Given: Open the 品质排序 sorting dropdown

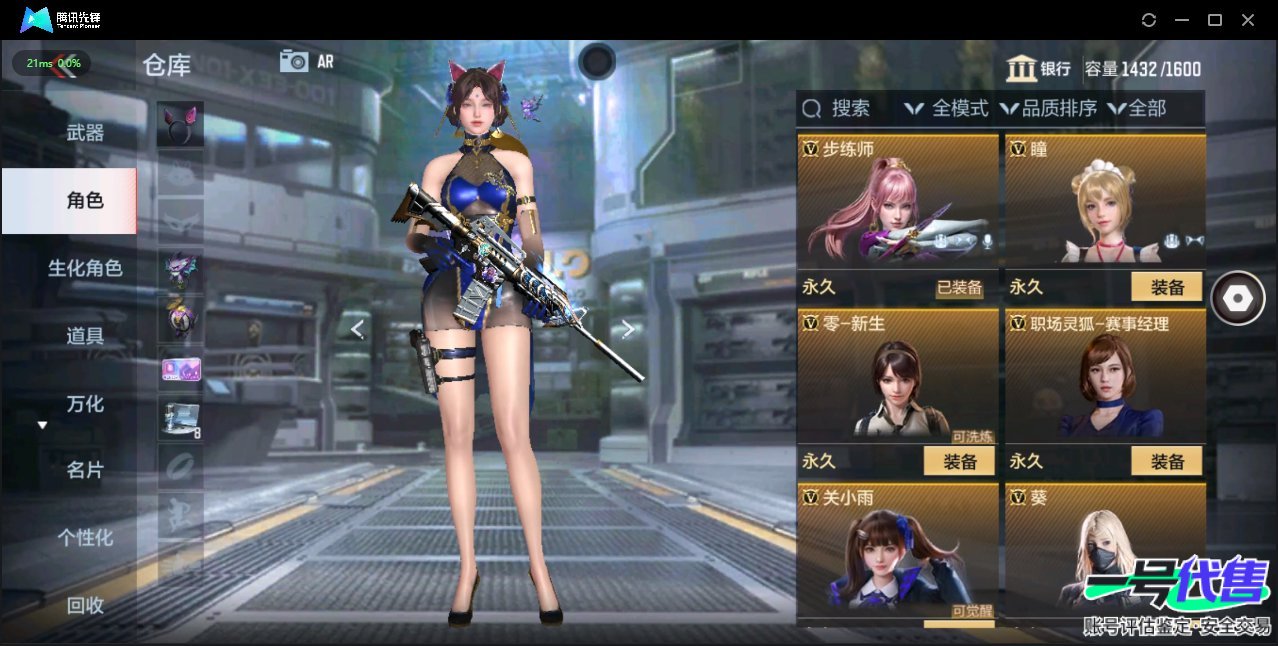Looking at the screenshot, I should coord(1049,108).
